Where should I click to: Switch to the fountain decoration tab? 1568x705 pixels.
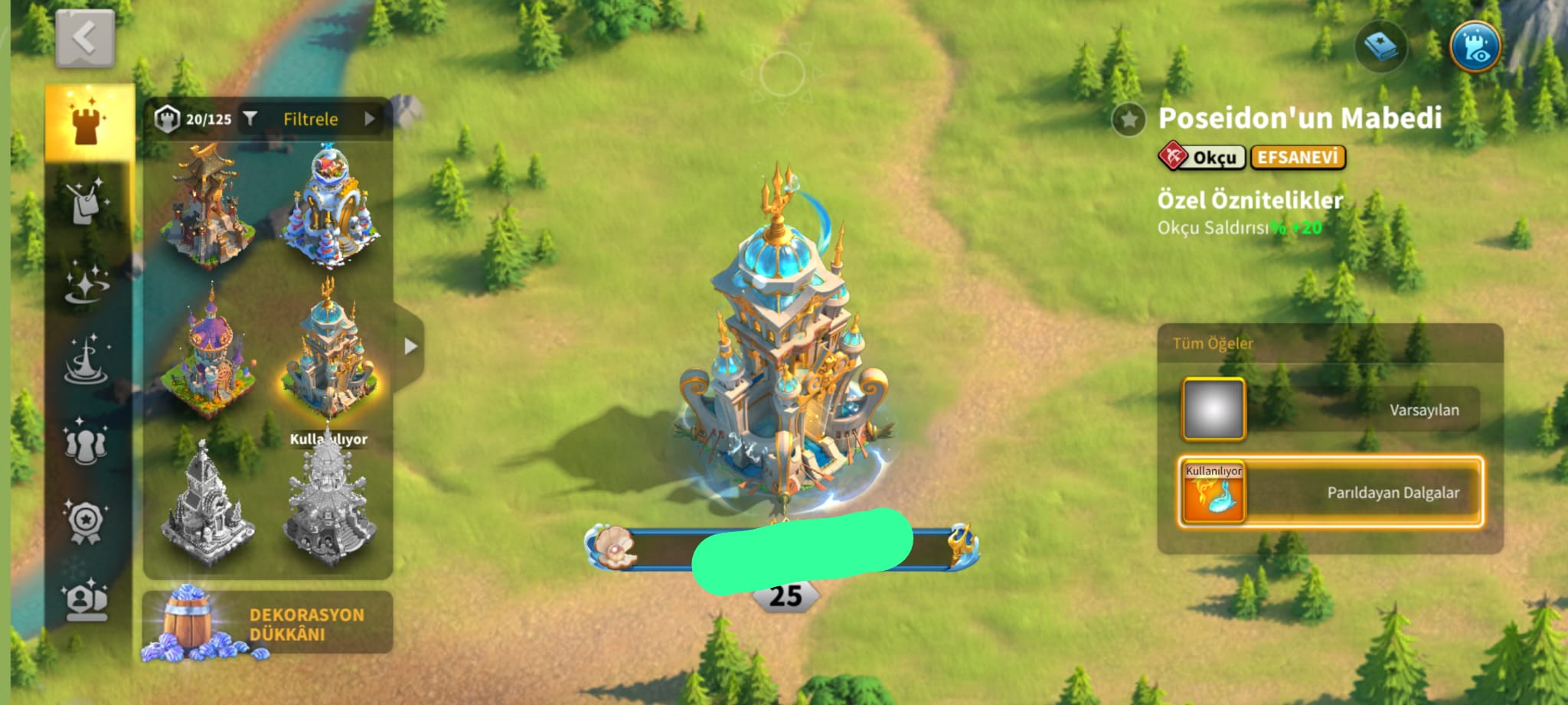(86, 360)
